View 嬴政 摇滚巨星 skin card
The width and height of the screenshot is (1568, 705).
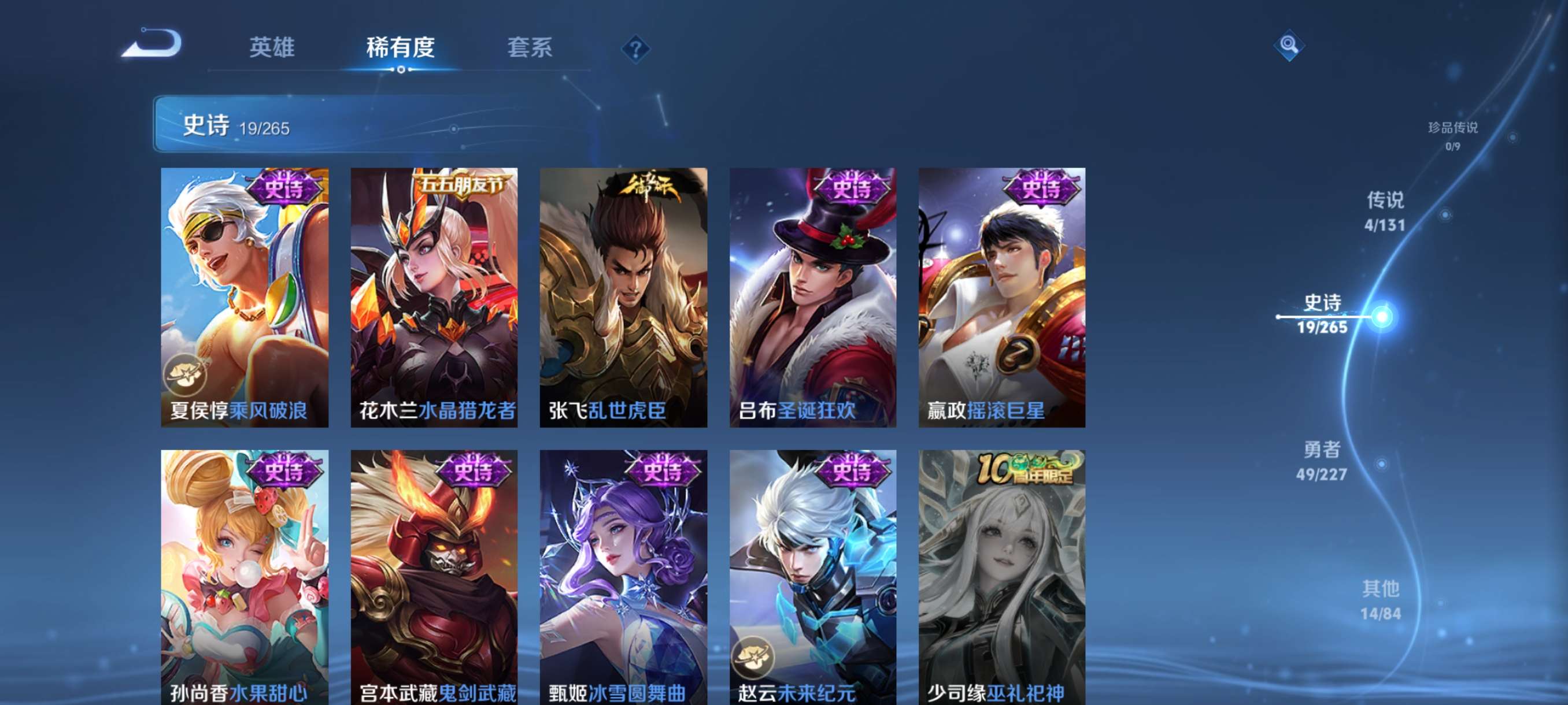(1002, 297)
